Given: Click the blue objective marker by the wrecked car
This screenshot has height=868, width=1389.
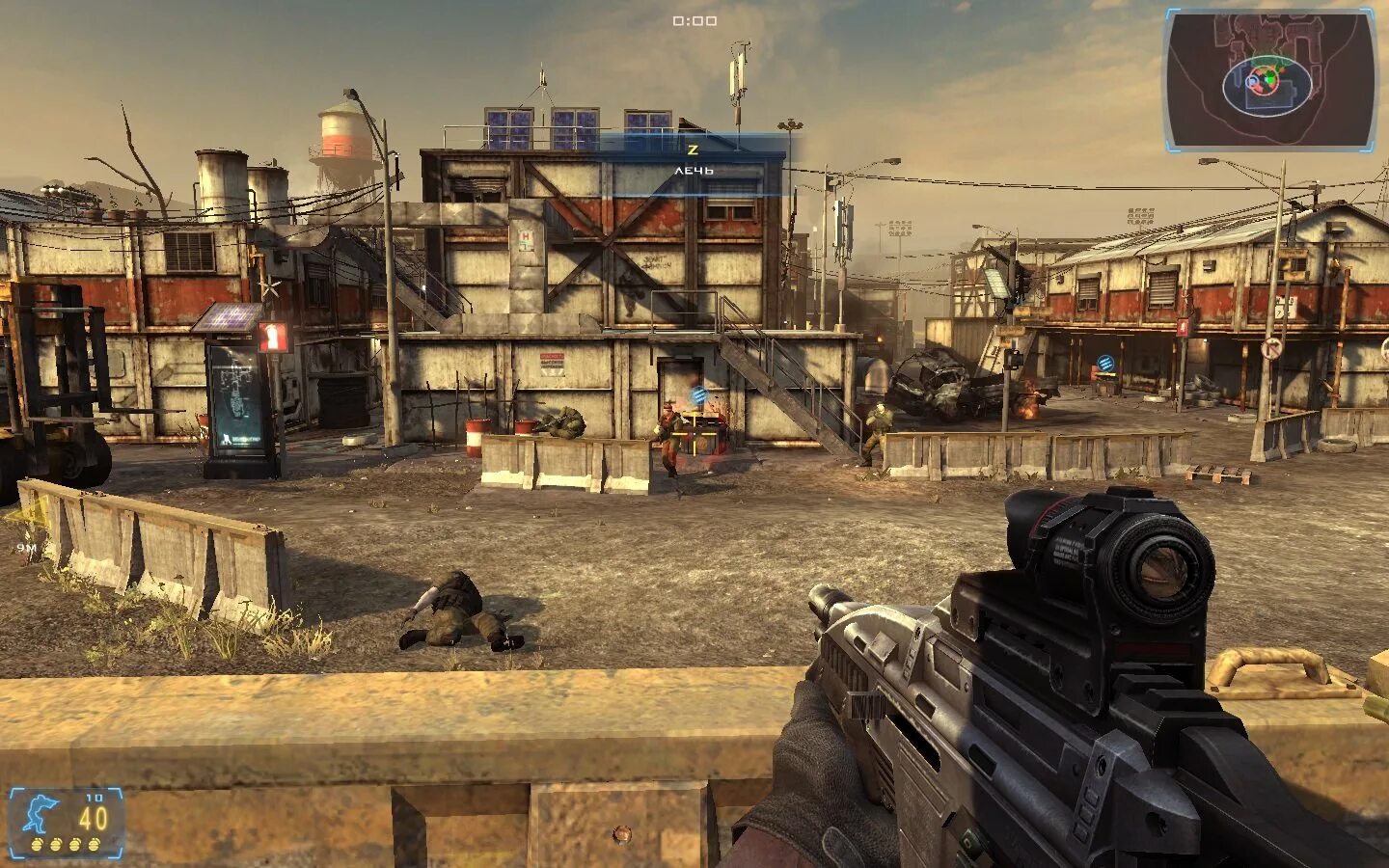Looking at the screenshot, I should [1105, 364].
